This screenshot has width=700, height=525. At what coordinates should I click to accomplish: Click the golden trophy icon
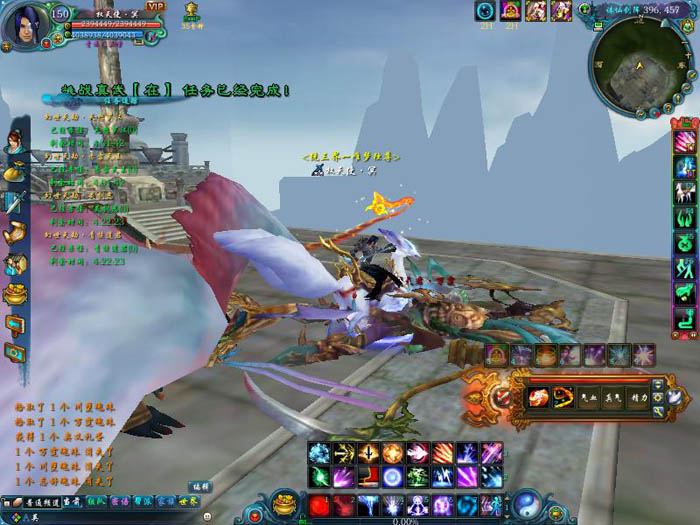point(190,11)
